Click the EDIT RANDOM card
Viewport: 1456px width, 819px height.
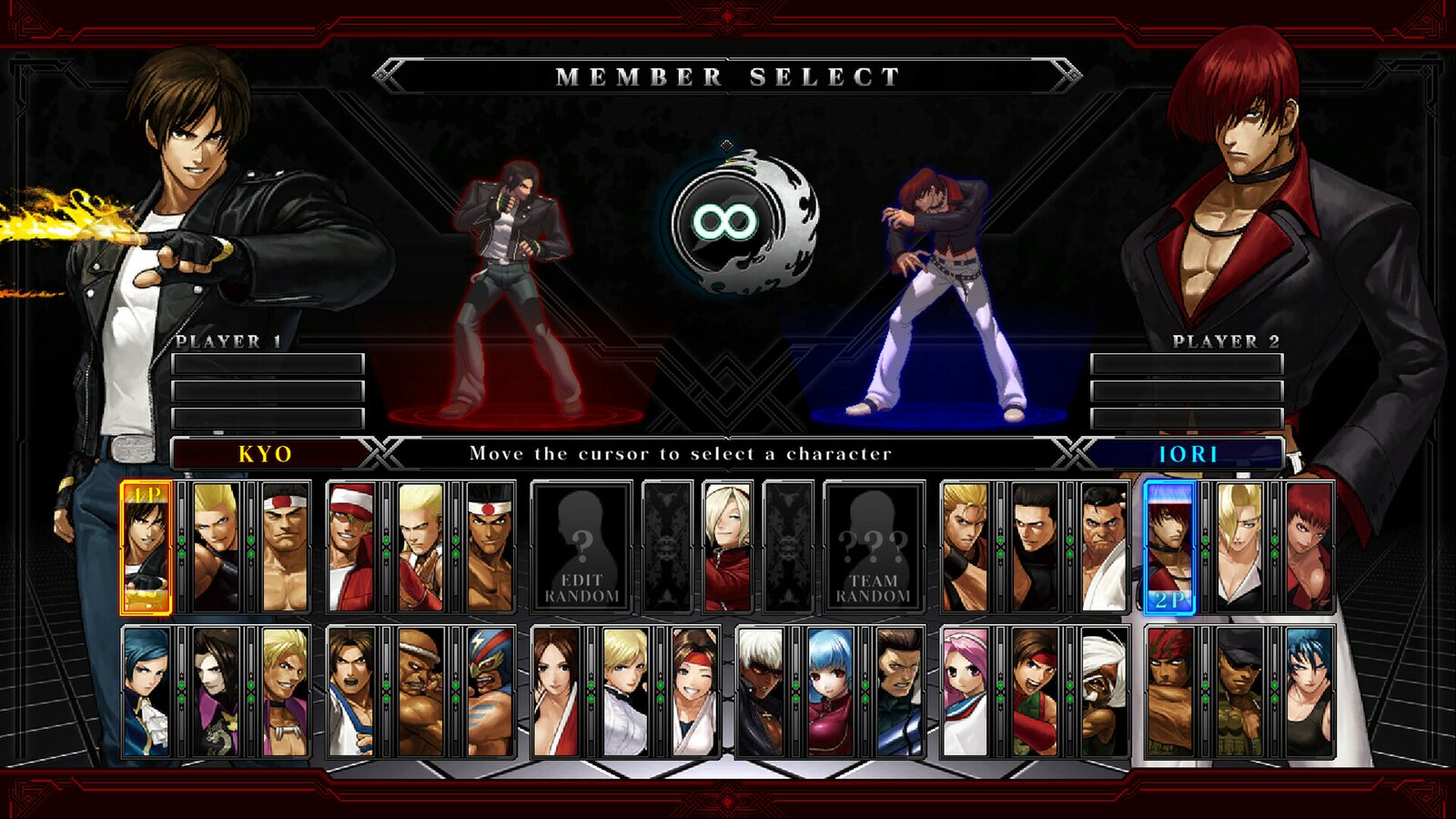click(582, 546)
